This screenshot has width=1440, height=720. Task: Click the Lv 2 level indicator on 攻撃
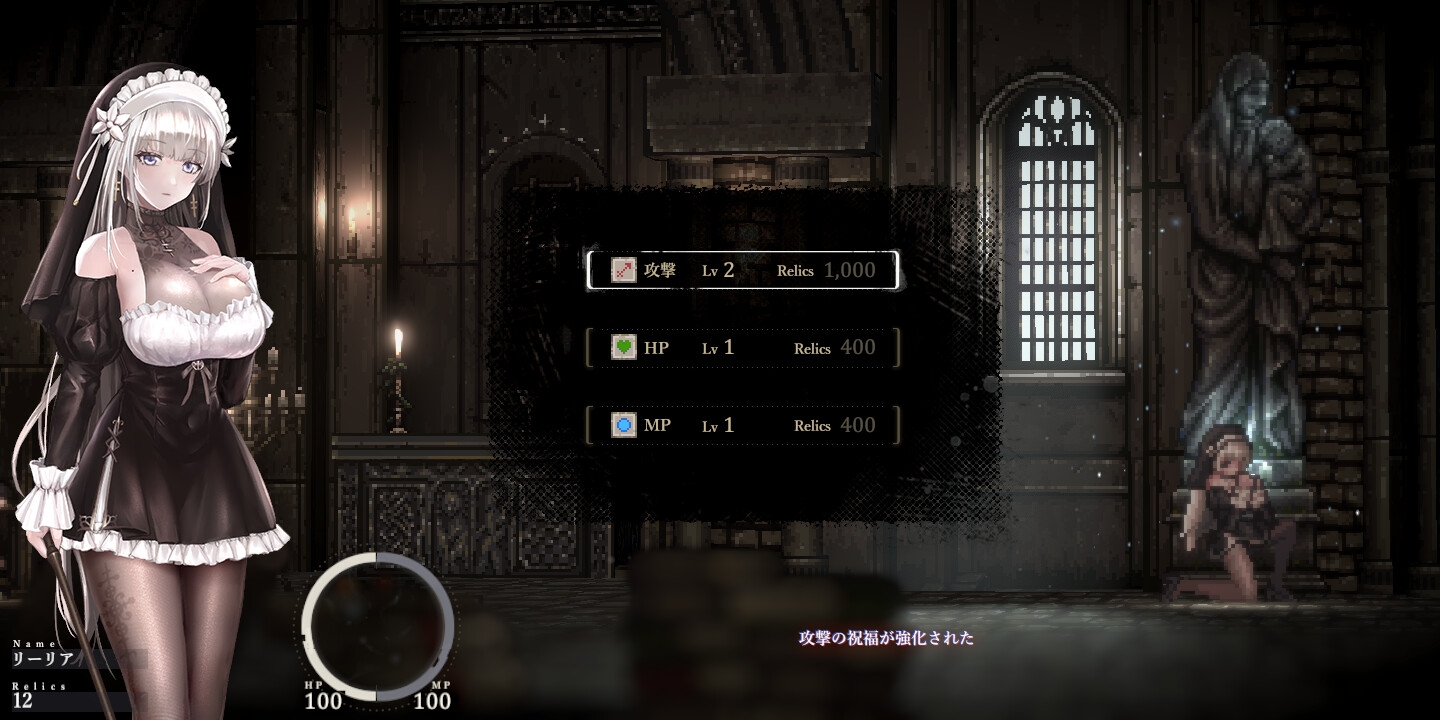tap(717, 269)
